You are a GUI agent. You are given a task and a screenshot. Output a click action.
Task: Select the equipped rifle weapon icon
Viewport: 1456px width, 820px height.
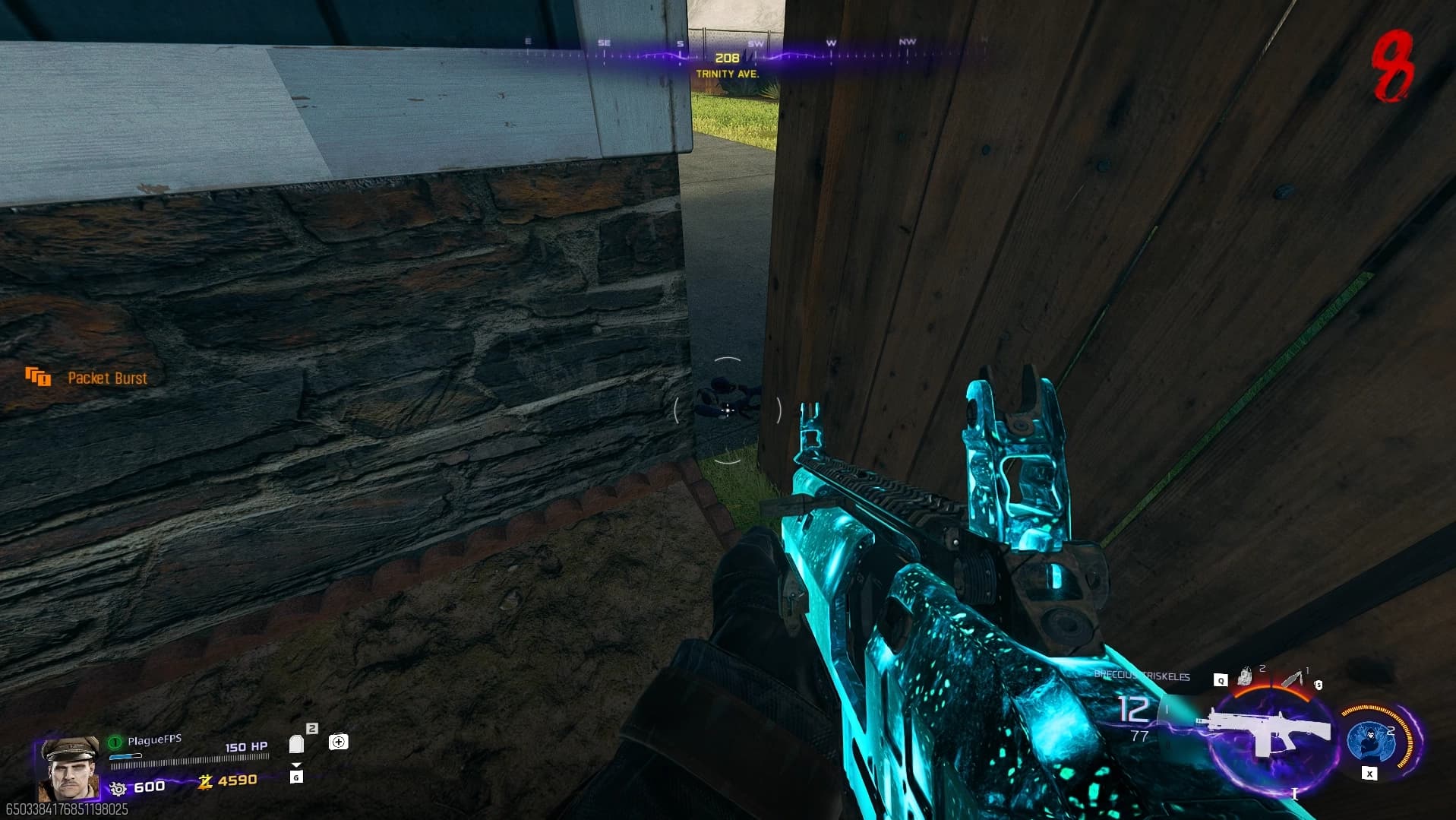(1265, 732)
